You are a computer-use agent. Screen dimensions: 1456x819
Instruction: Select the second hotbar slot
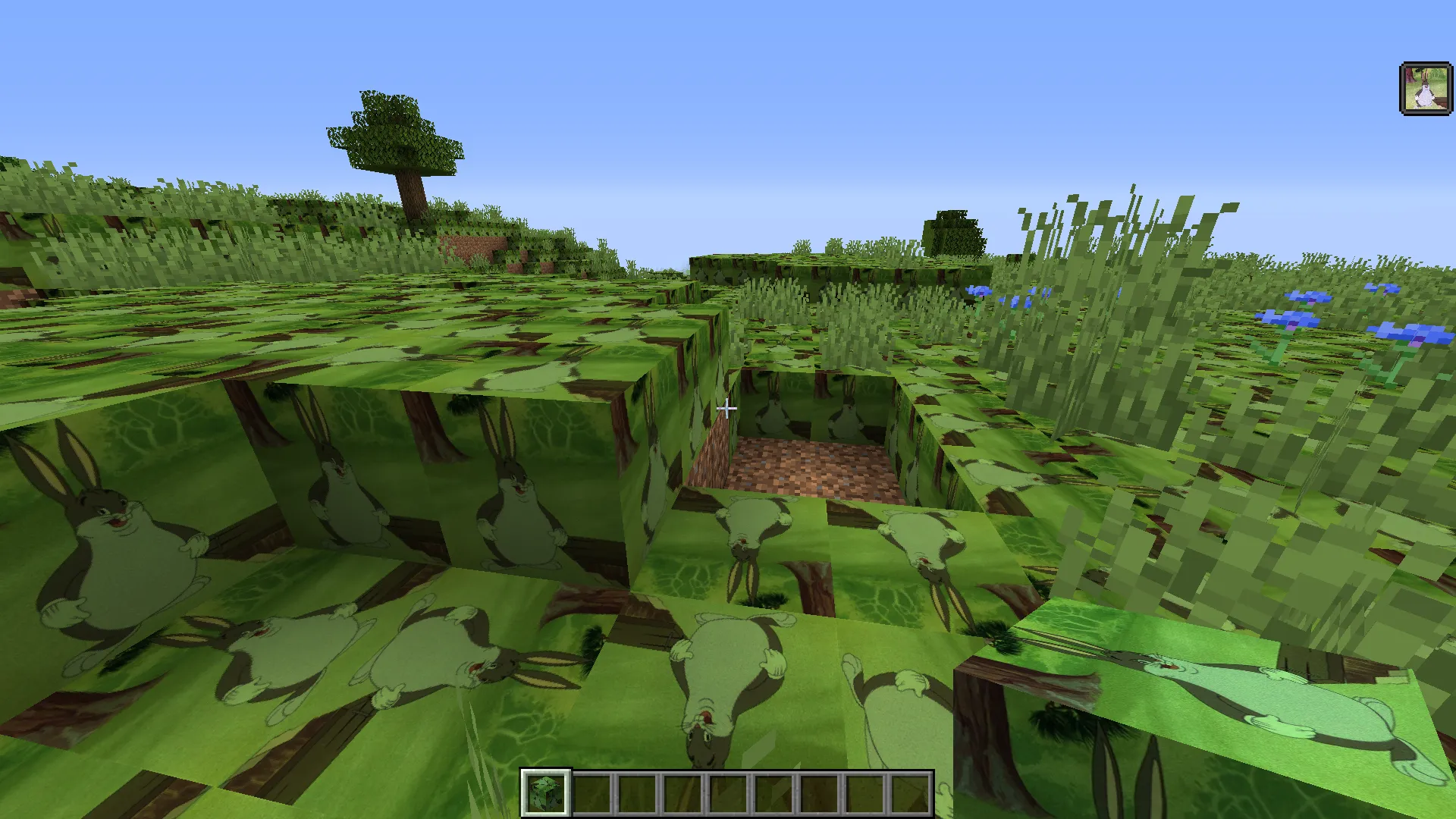(x=591, y=791)
